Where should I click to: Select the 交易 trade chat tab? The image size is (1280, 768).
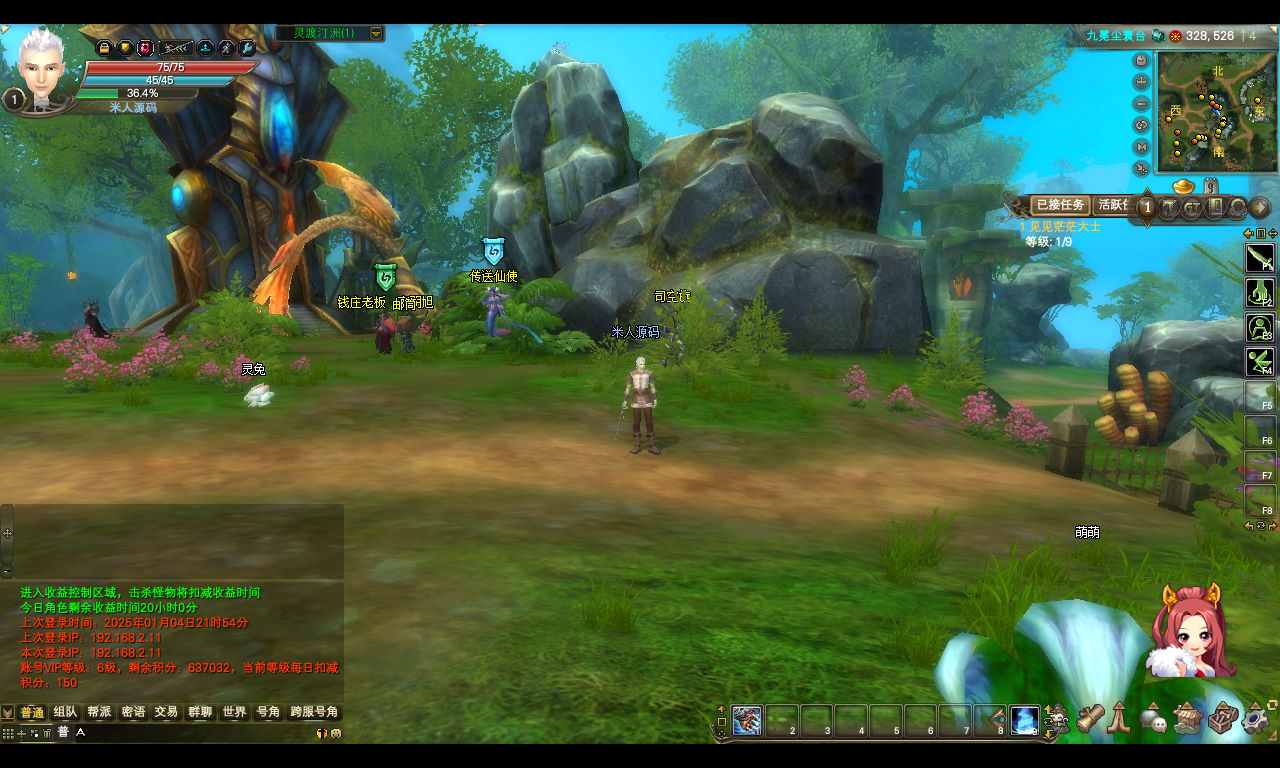point(166,712)
